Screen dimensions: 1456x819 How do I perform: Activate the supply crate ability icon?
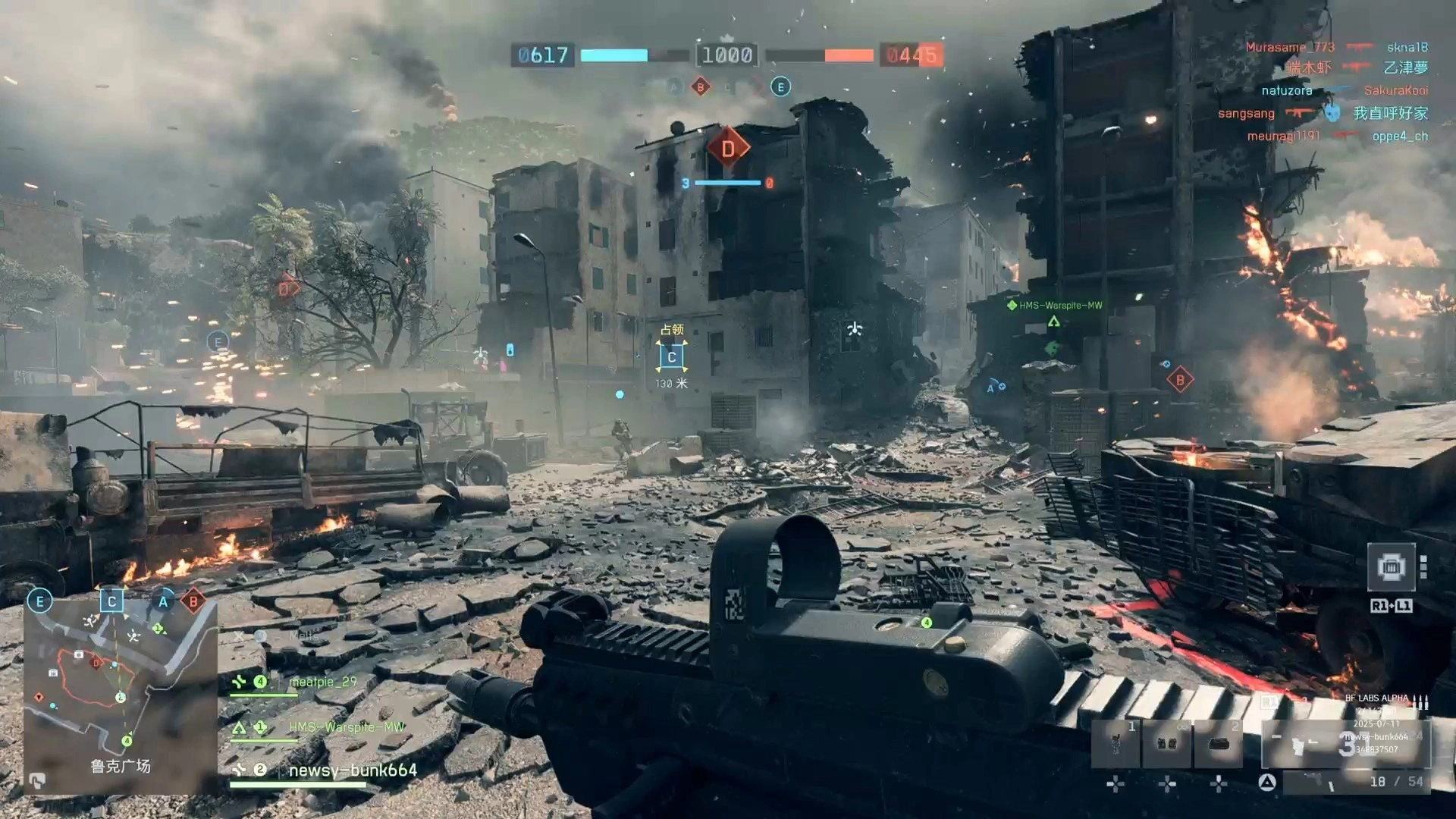1391,567
